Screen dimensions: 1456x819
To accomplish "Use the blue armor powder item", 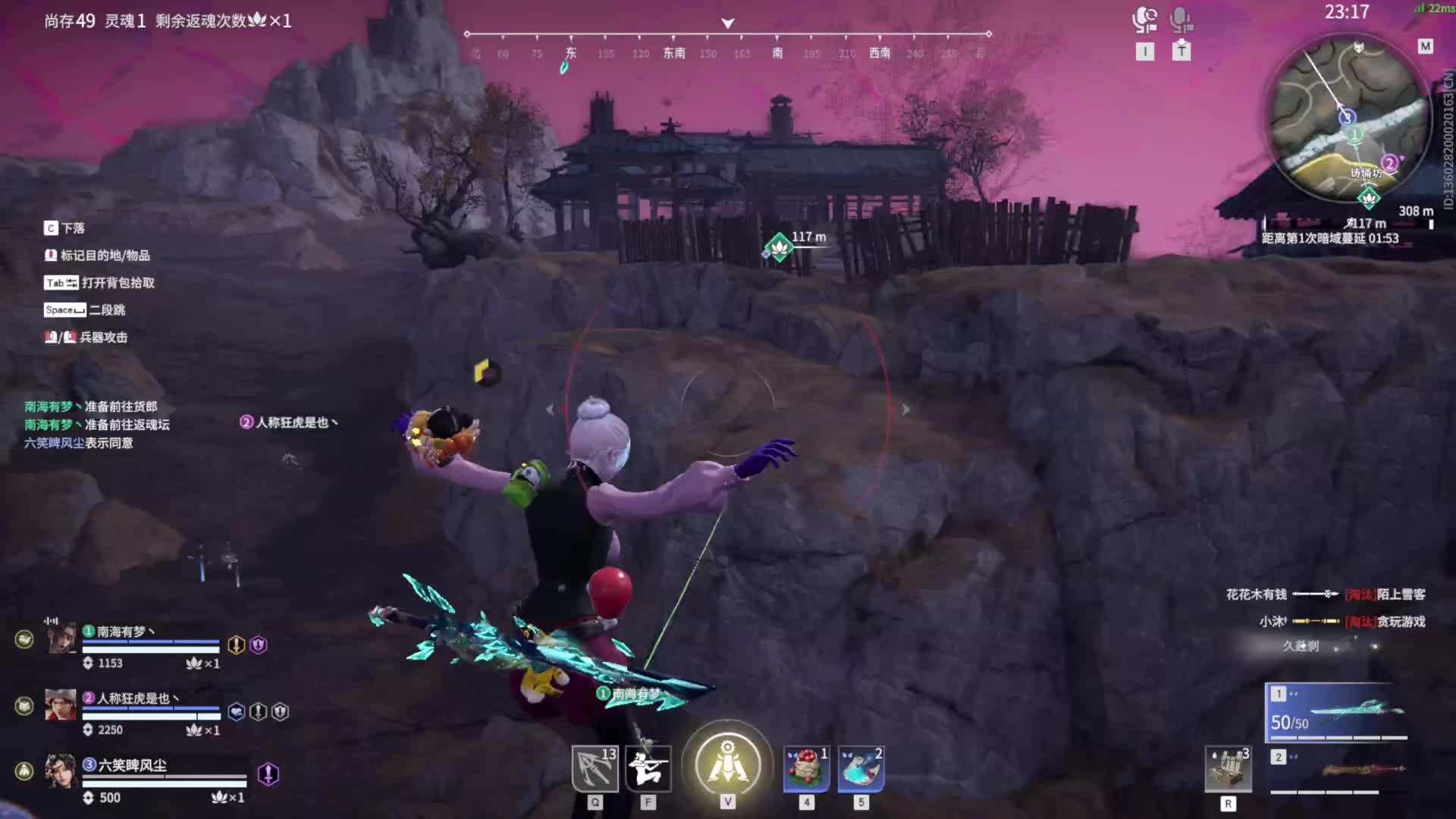I will coord(861,768).
